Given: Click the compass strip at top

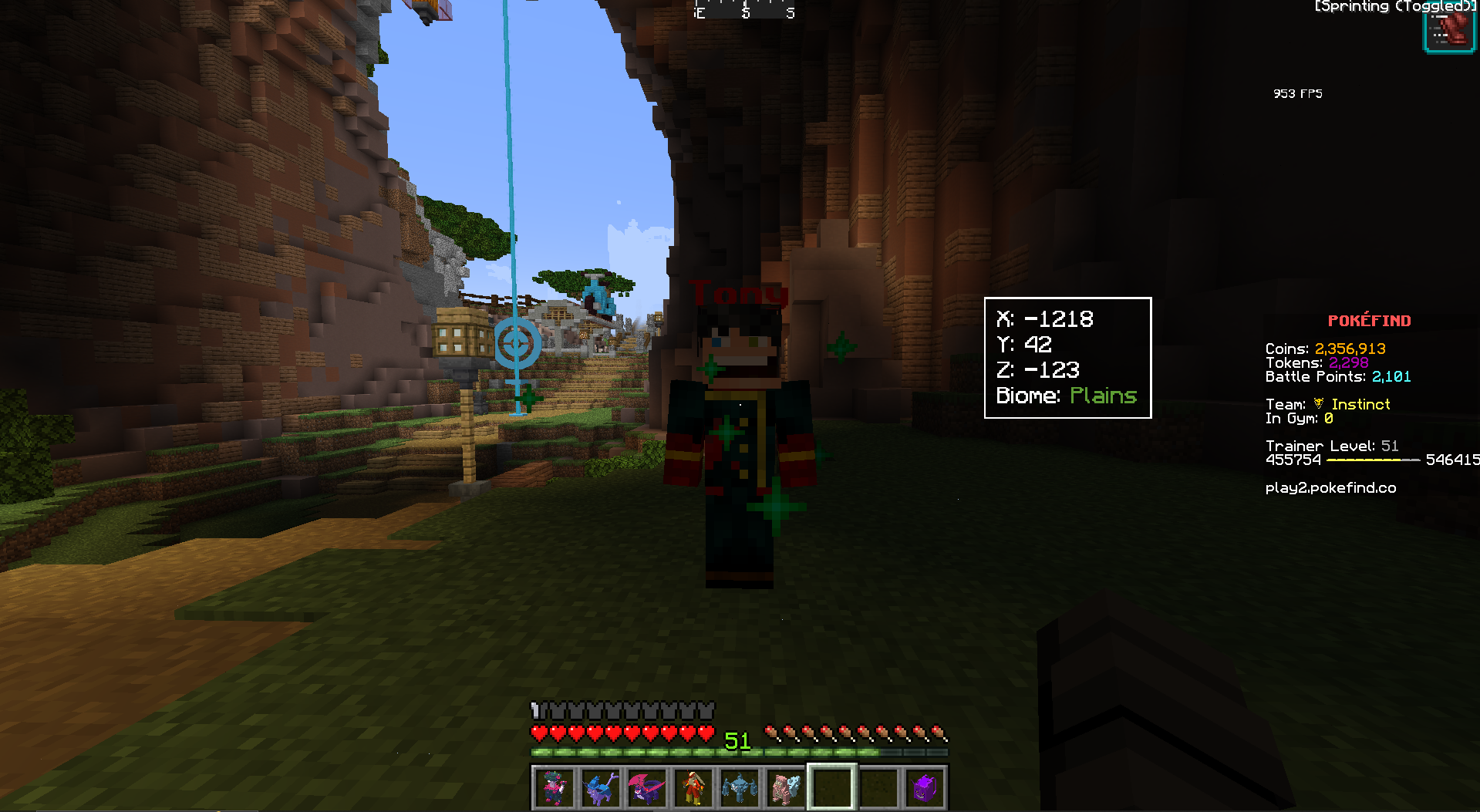Looking at the screenshot, I should (745, 9).
